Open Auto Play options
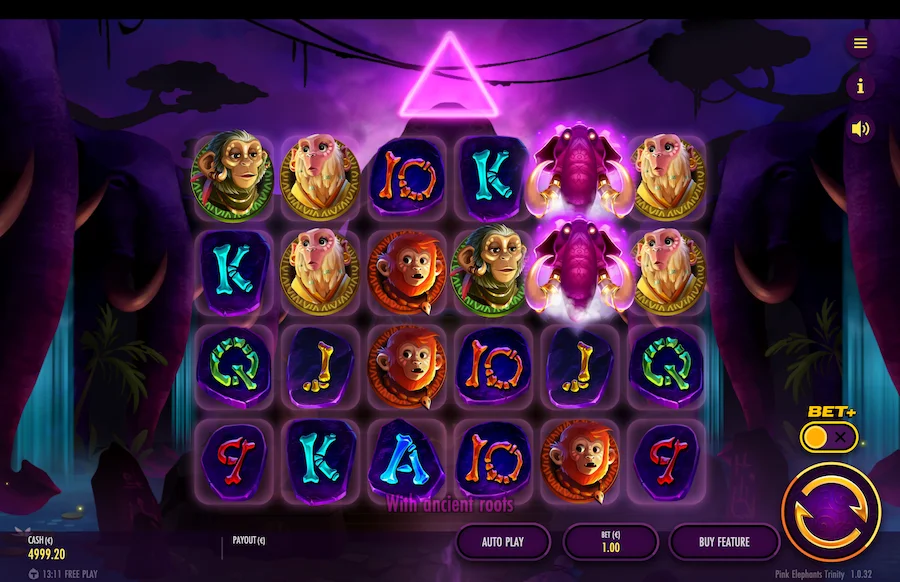 (503, 542)
